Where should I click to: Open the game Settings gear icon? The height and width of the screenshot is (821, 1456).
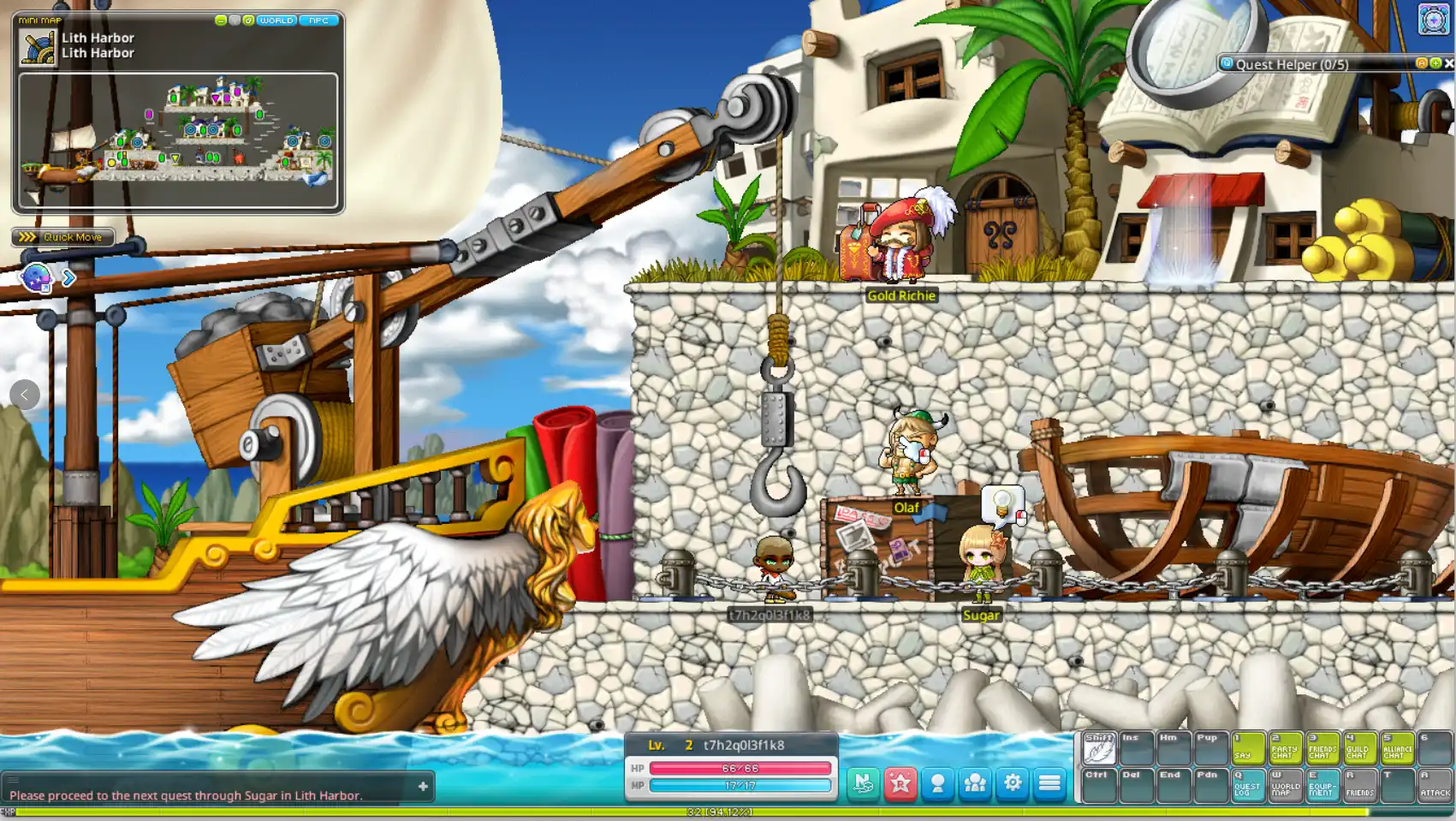coord(1013,782)
